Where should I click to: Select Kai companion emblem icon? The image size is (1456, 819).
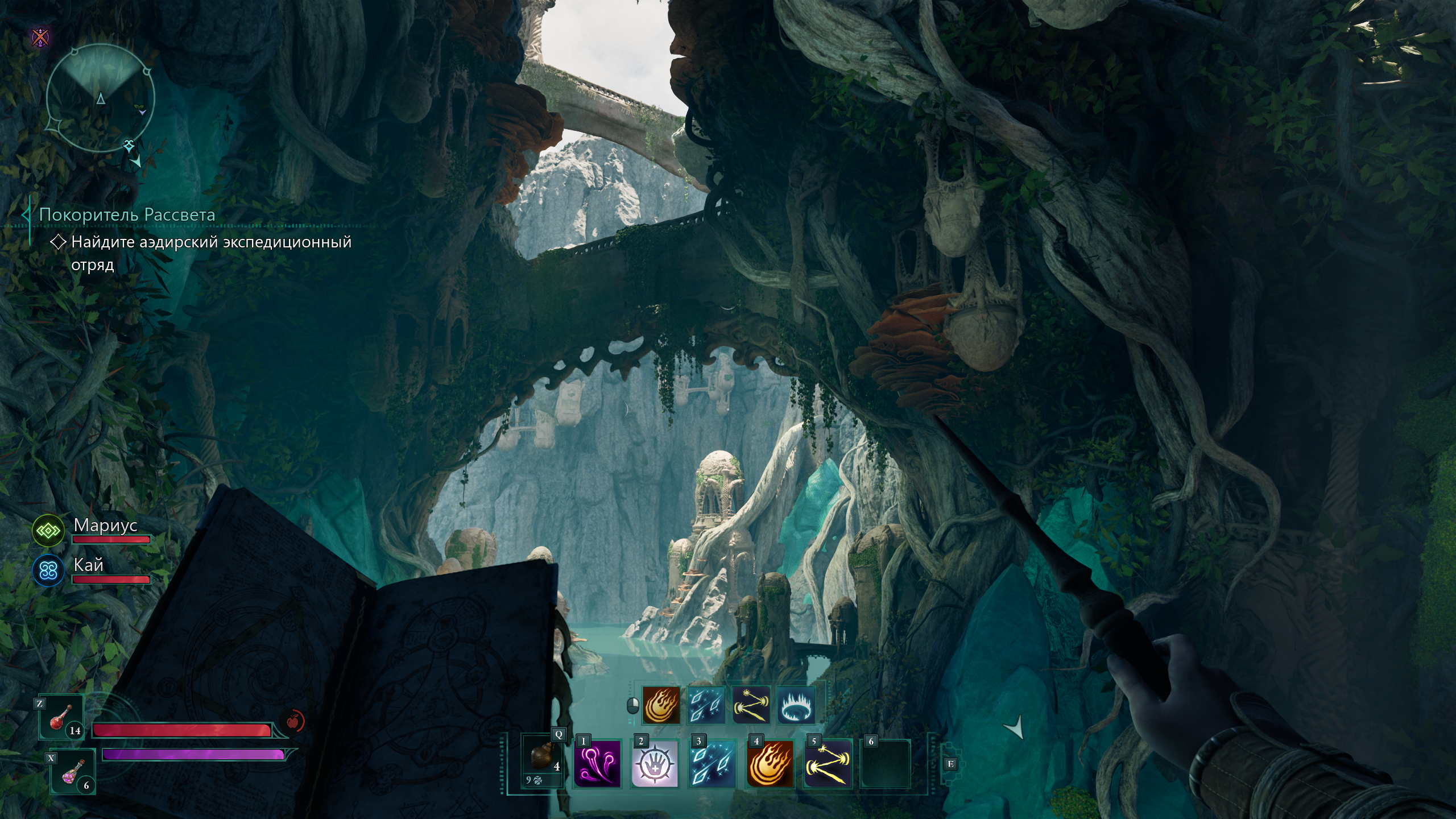(48, 570)
